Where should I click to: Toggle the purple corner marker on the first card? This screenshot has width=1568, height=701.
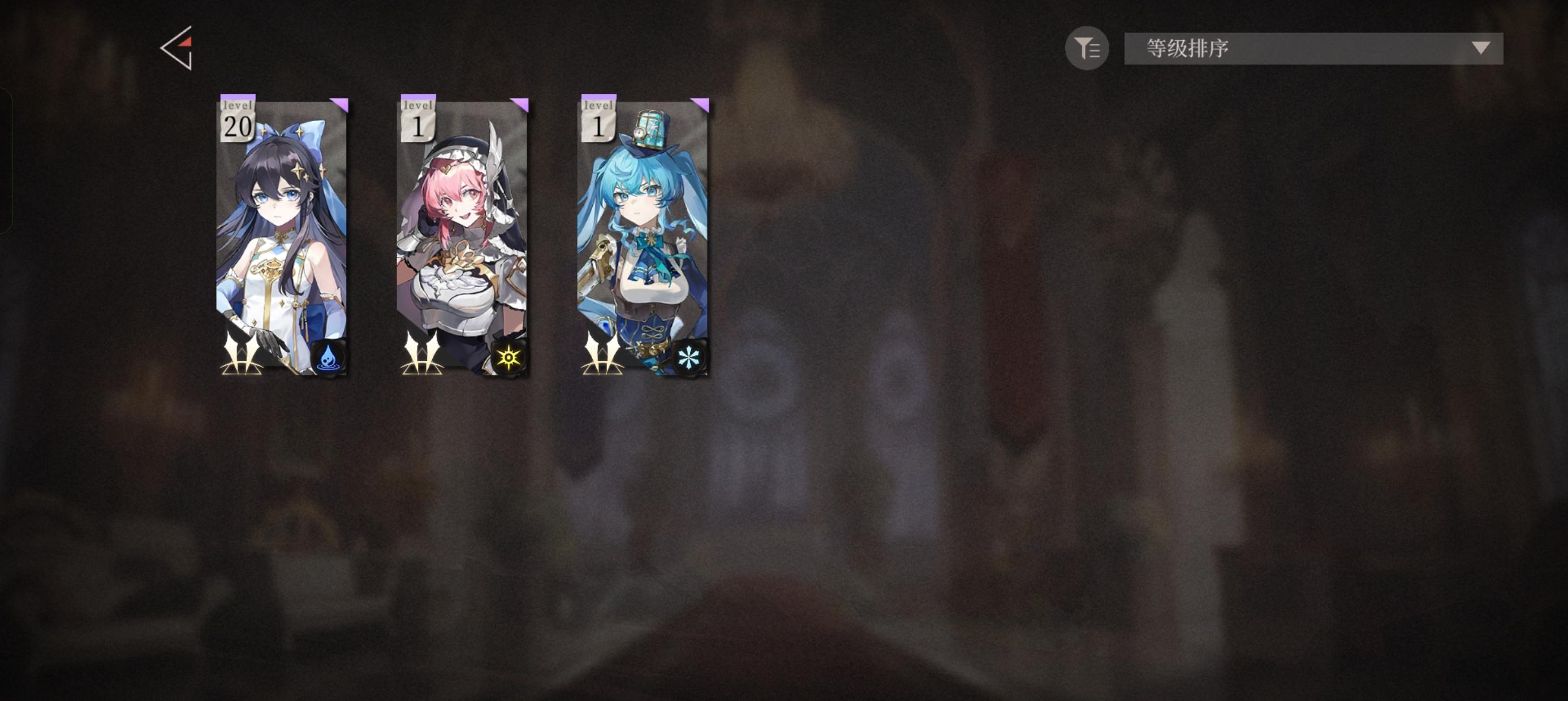tap(341, 105)
